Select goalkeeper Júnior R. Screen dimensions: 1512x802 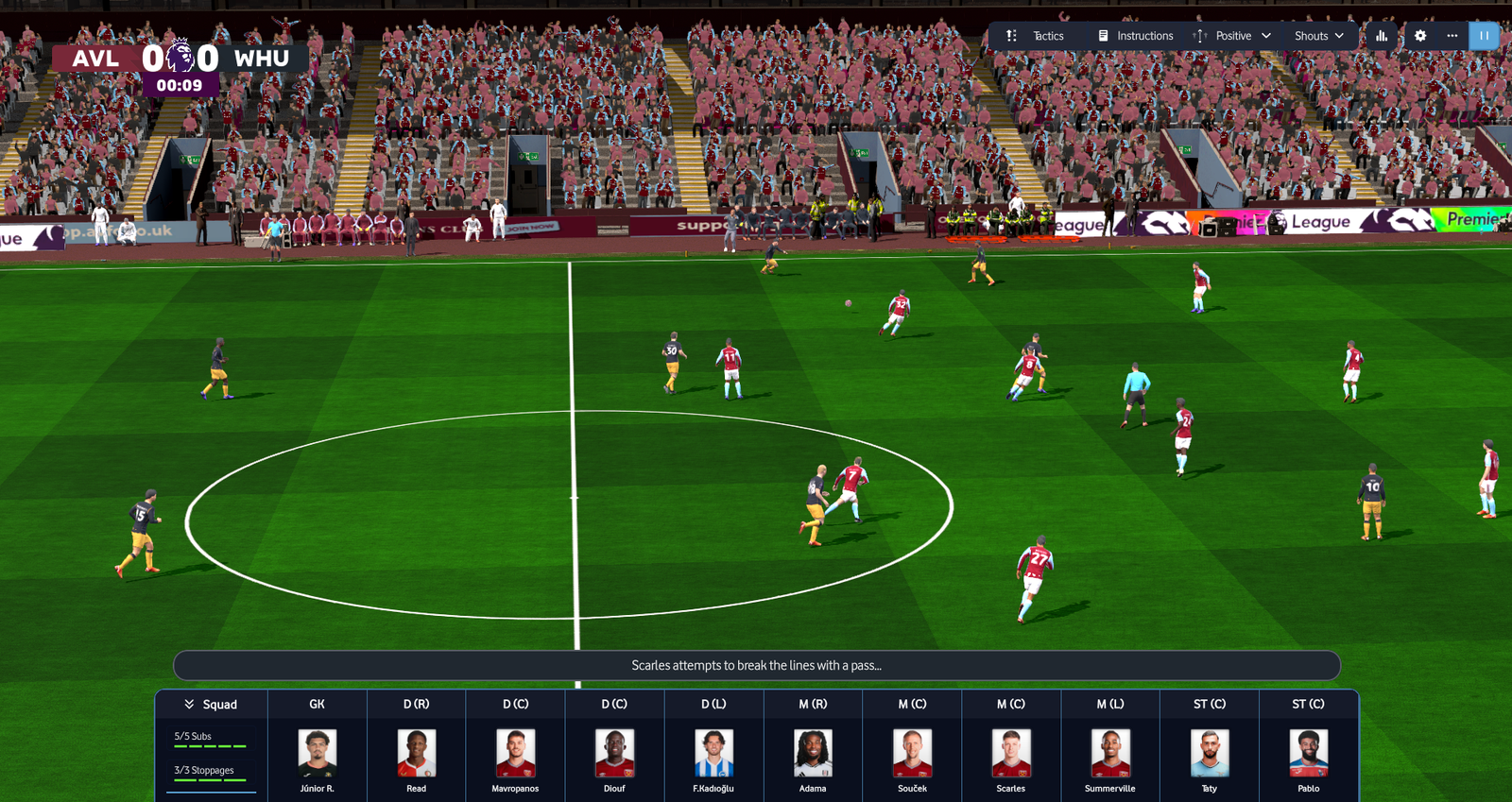[x=317, y=754]
